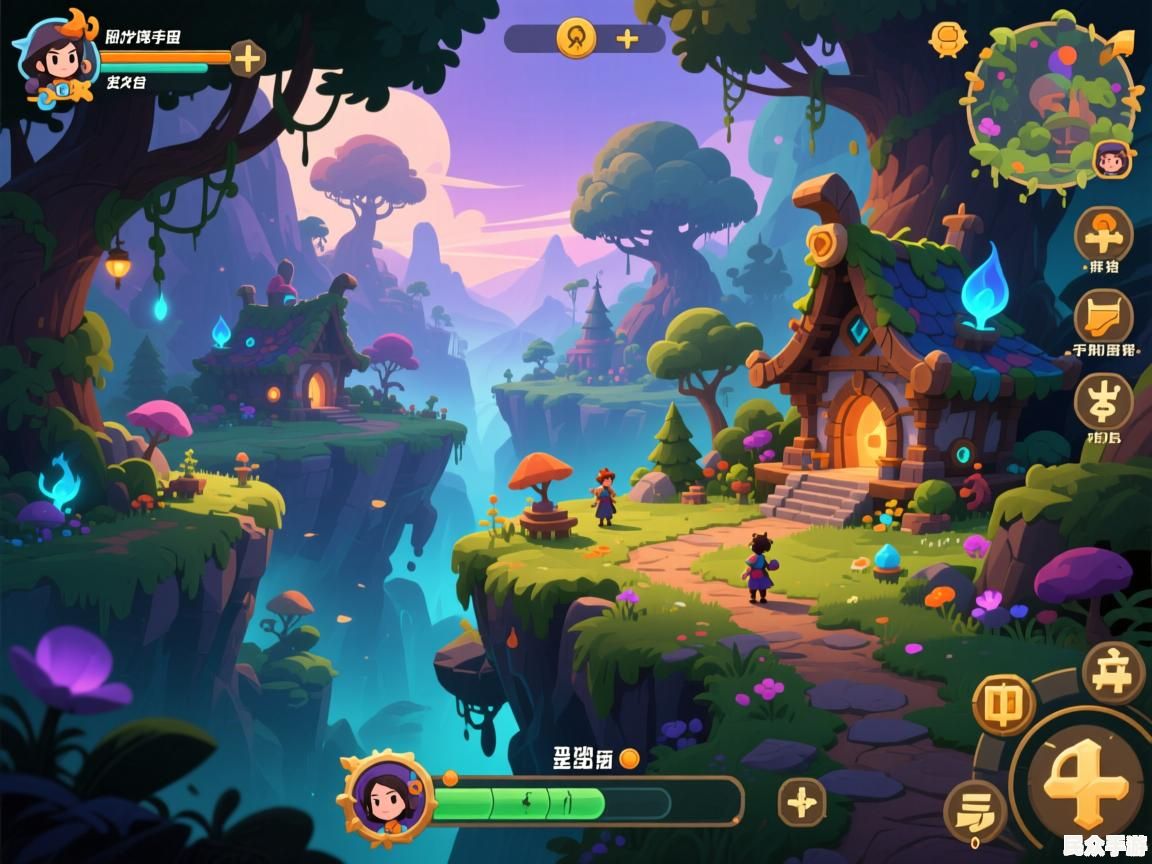
Task: Click the small gold badge left of minimap
Action: 948,39
